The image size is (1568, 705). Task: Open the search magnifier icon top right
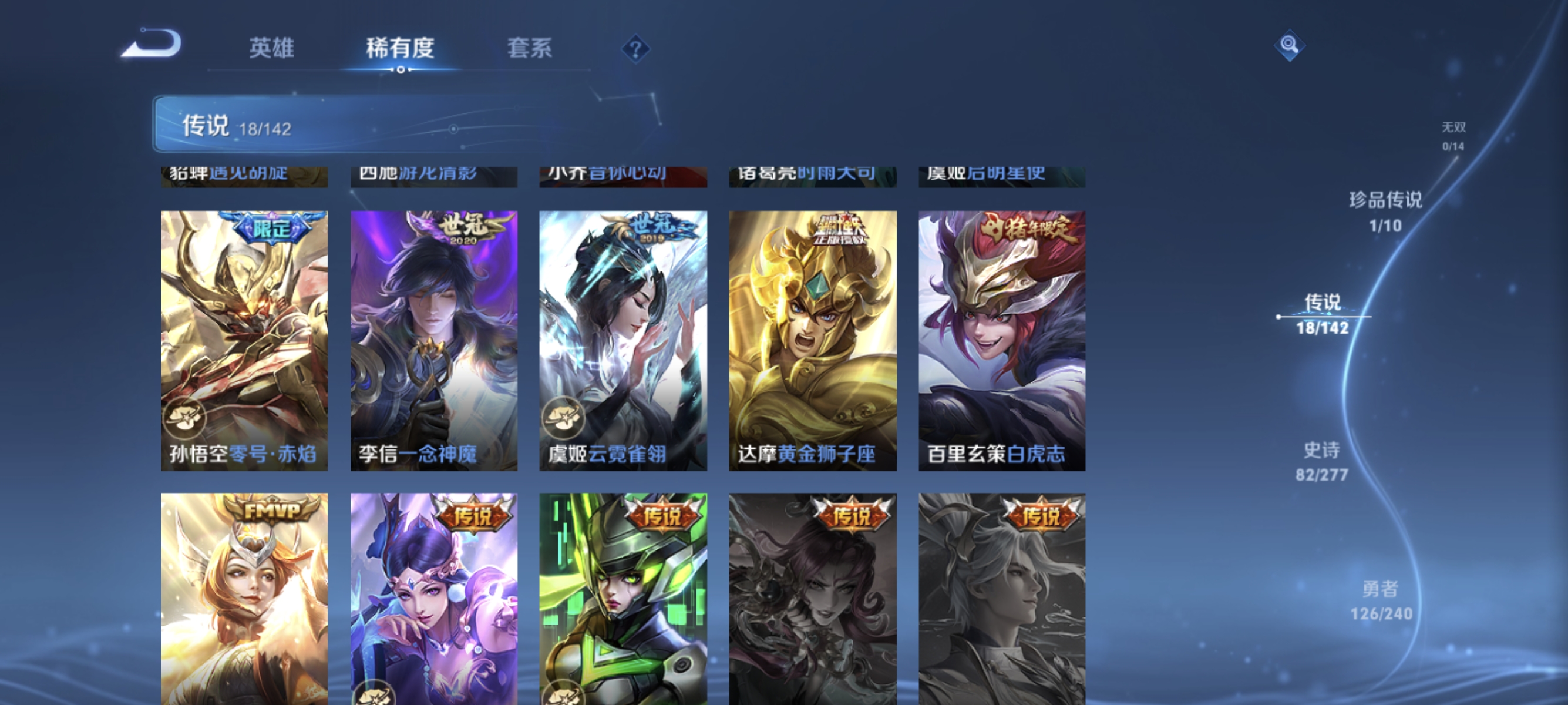tap(1290, 45)
